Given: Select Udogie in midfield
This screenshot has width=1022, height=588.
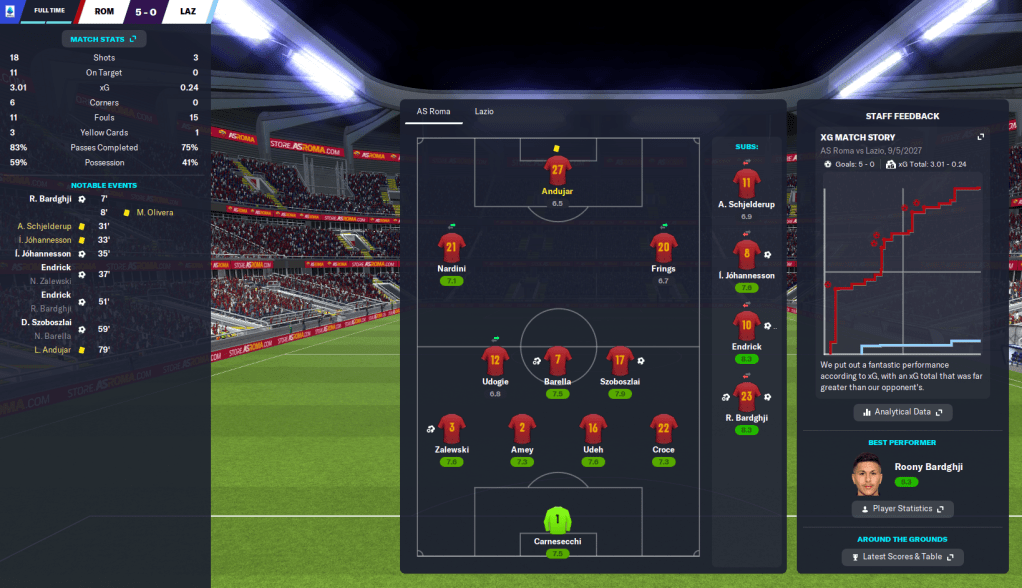Looking at the screenshot, I should point(495,360).
